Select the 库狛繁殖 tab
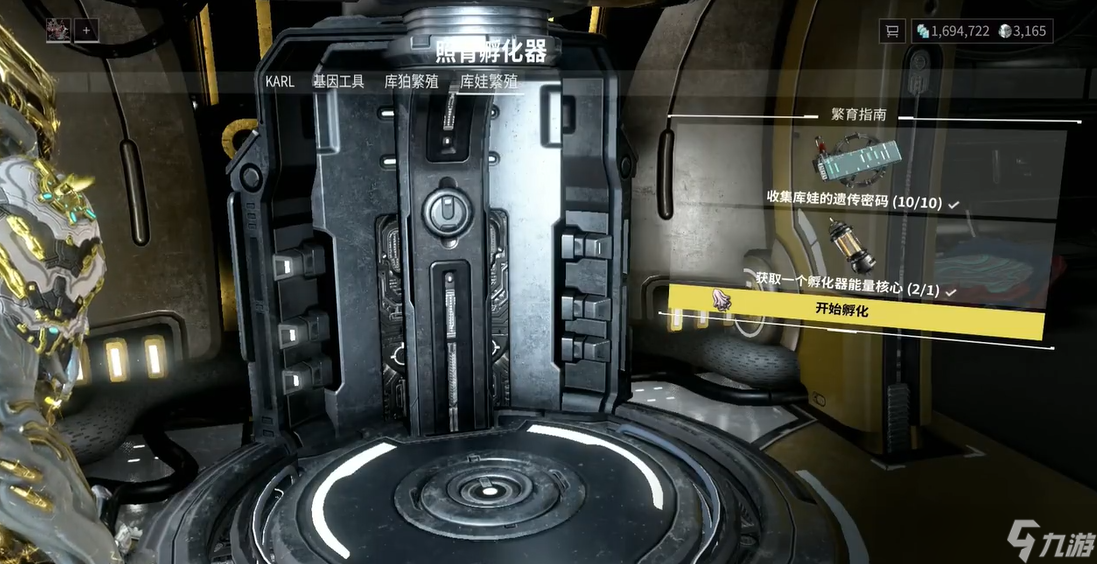1097x564 pixels. [x=411, y=82]
